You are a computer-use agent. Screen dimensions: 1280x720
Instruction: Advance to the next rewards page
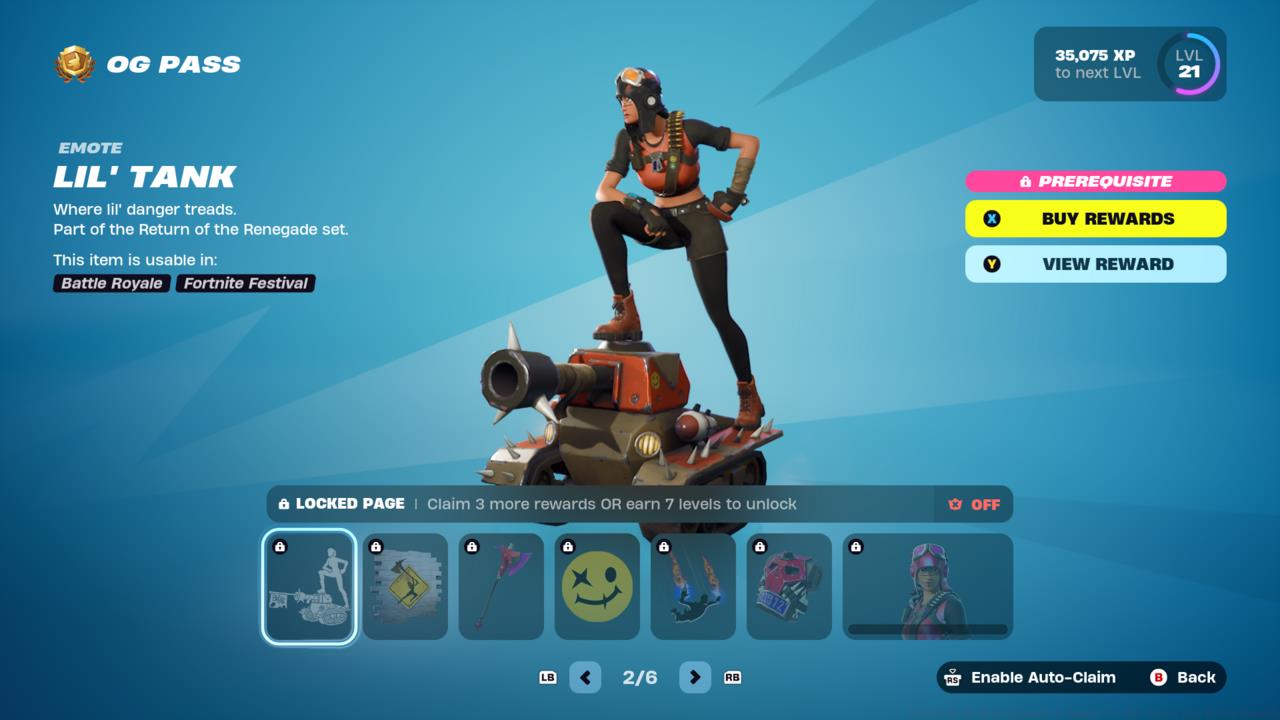point(695,677)
